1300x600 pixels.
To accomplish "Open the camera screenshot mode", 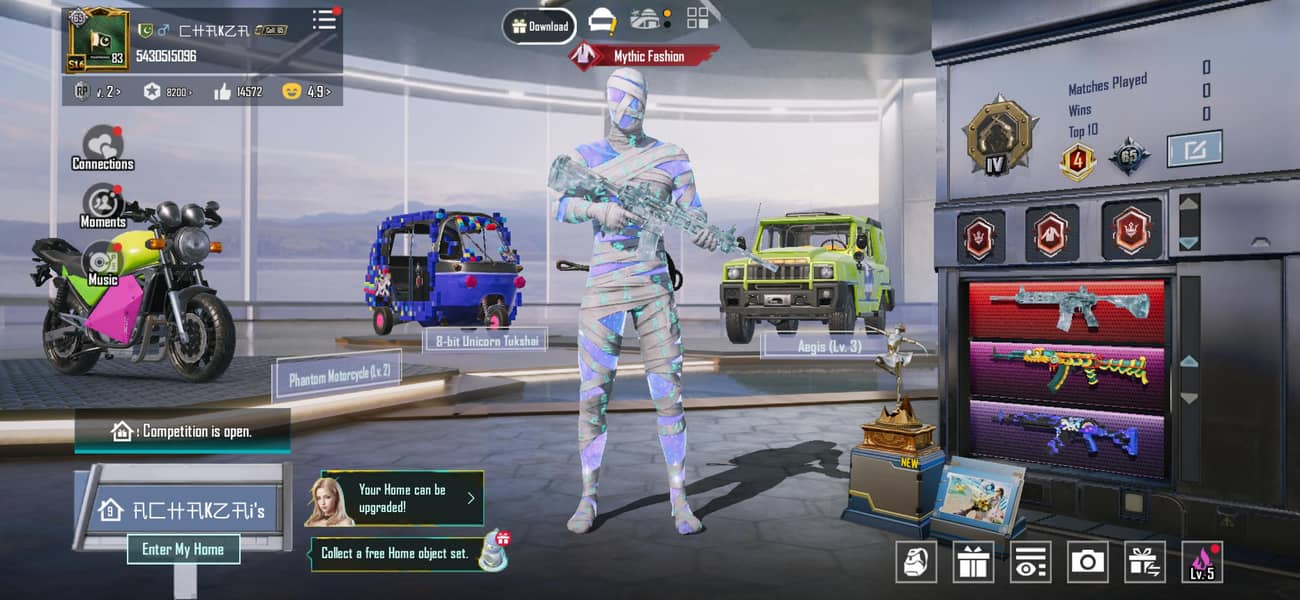I will pos(1087,562).
